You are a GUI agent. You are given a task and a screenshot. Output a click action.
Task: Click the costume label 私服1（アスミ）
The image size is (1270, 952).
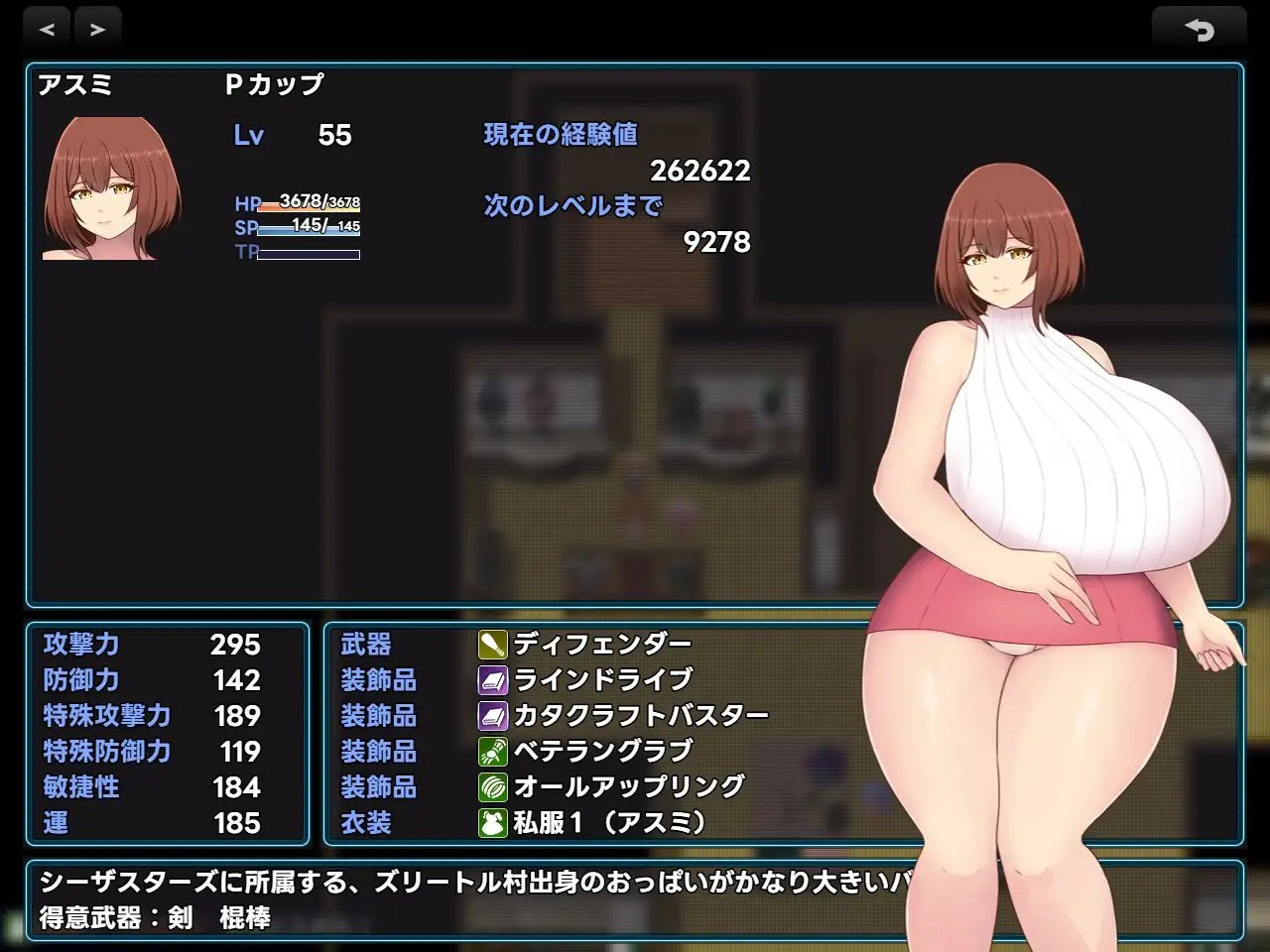[x=610, y=823]
